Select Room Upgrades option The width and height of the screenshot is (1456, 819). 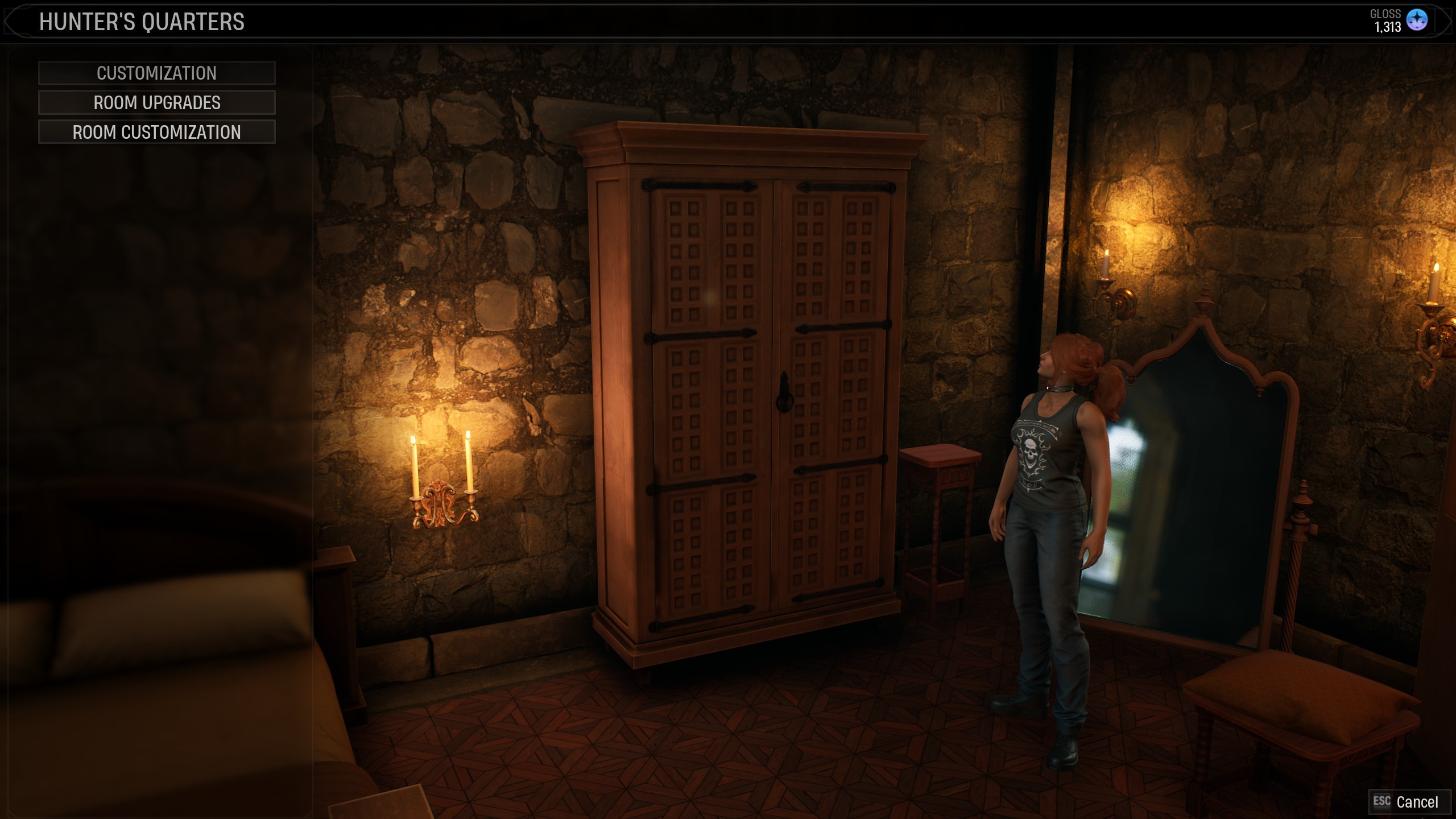tap(156, 103)
